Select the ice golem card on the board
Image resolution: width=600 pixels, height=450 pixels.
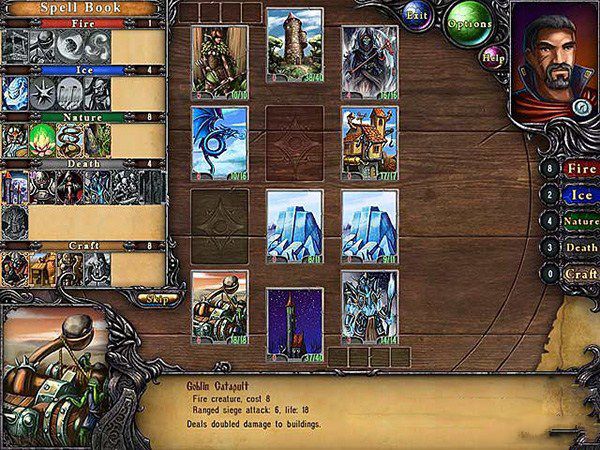click(x=369, y=307)
